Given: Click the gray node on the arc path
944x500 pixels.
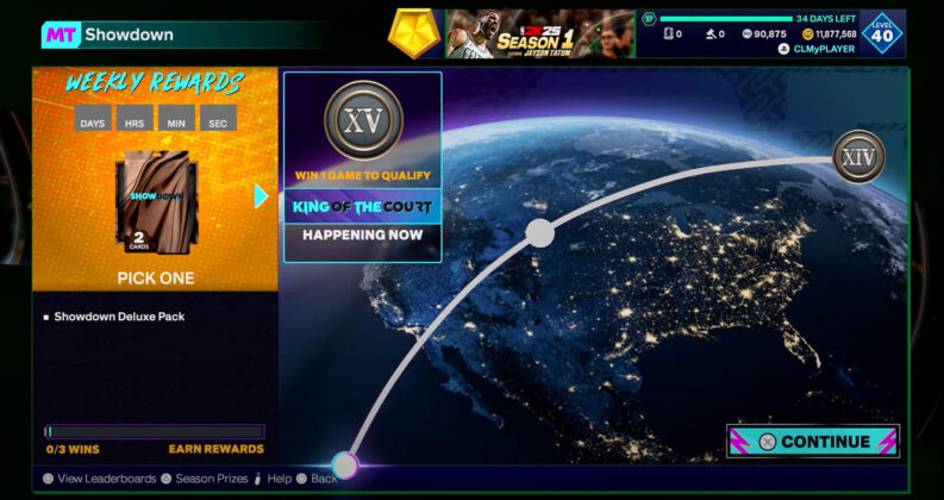Looking at the screenshot, I should point(540,233).
